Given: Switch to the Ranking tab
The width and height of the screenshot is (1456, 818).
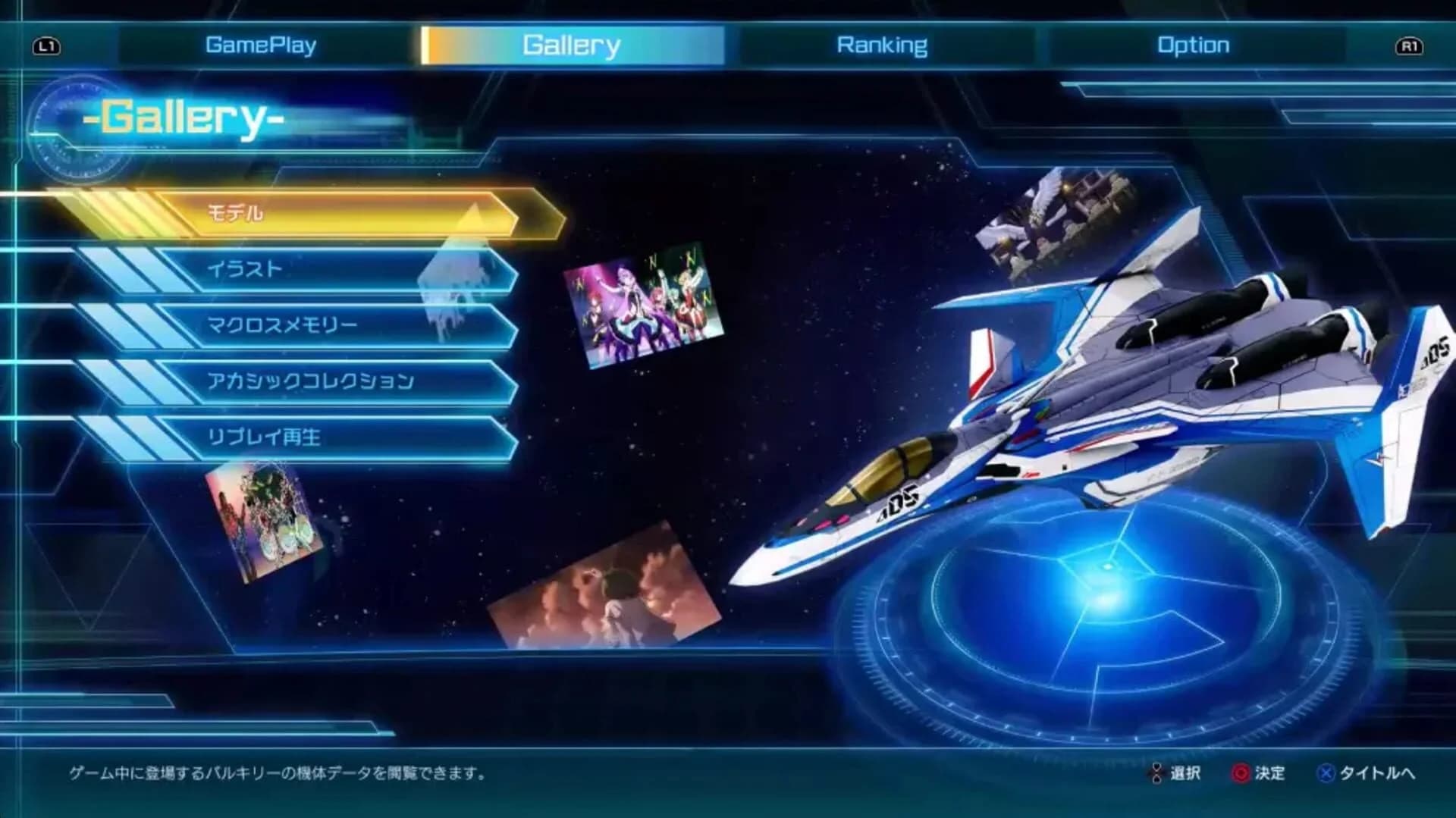Looking at the screenshot, I should tap(880, 44).
